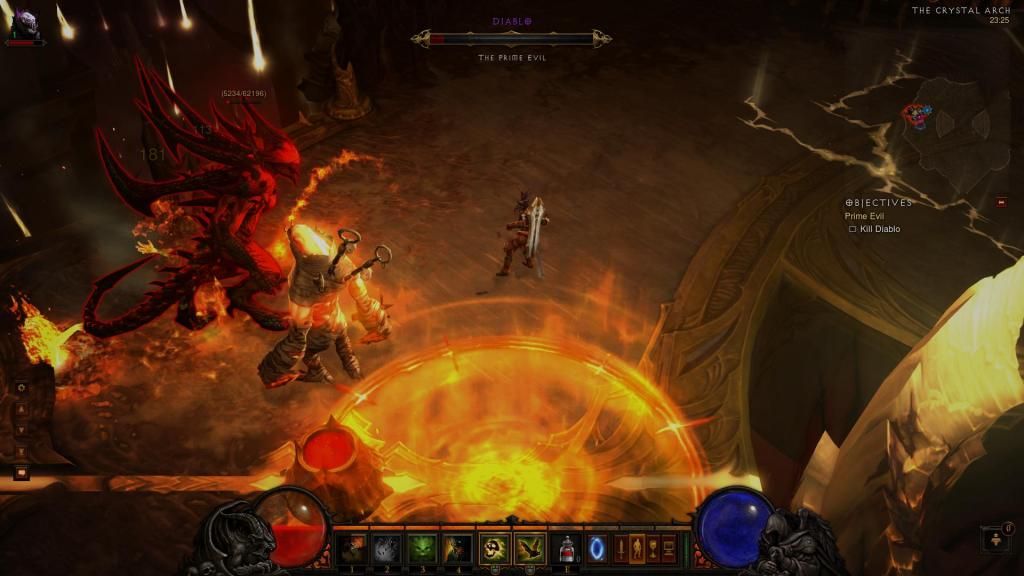This screenshot has width=1024, height=576.
Task: Open the character inventory button
Action: point(636,548)
